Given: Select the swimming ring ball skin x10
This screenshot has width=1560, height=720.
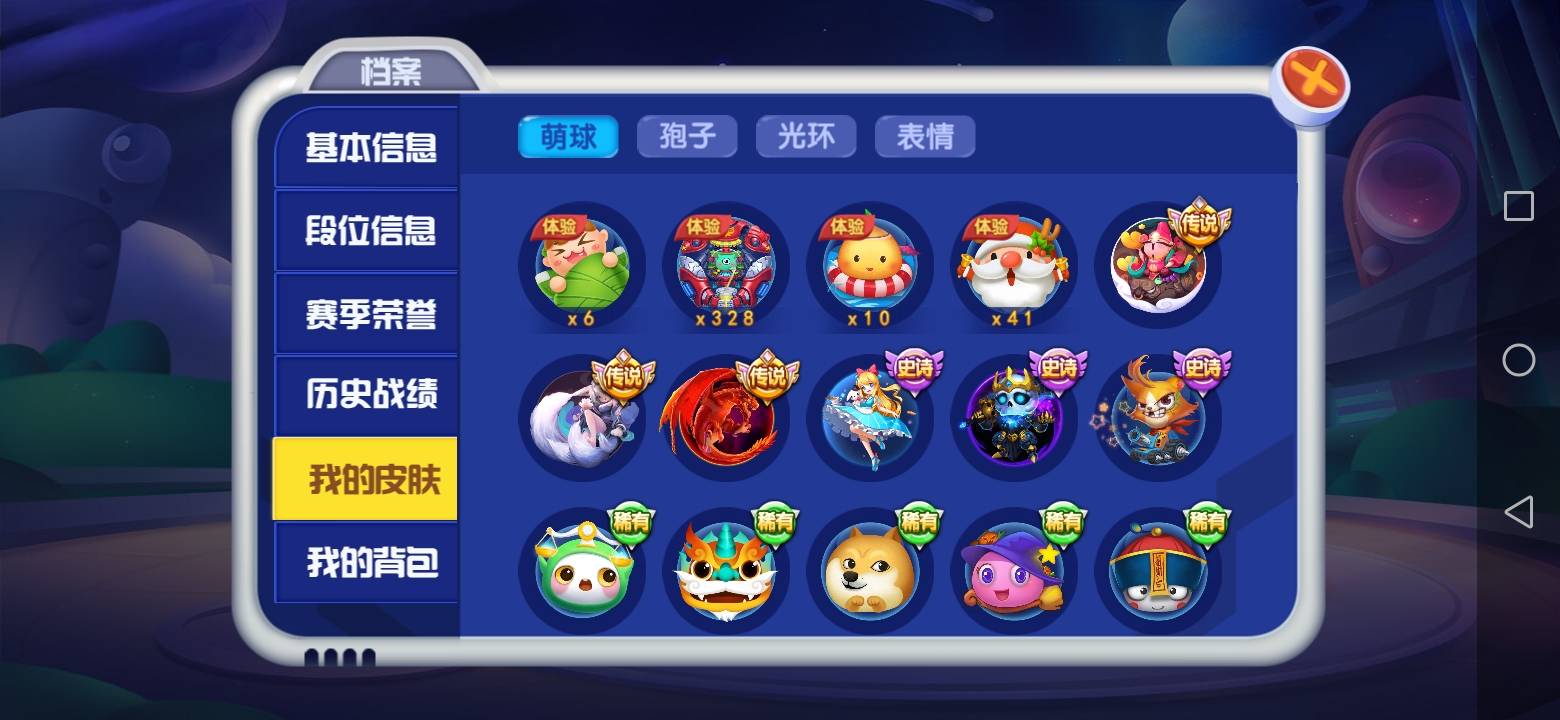Looking at the screenshot, I should [x=869, y=265].
